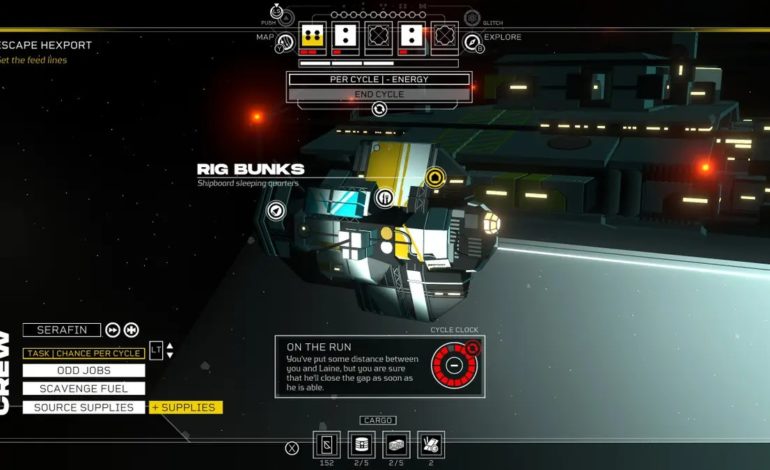Select the Source Supplies crew task
The height and width of the screenshot is (470, 770).
coord(84,408)
